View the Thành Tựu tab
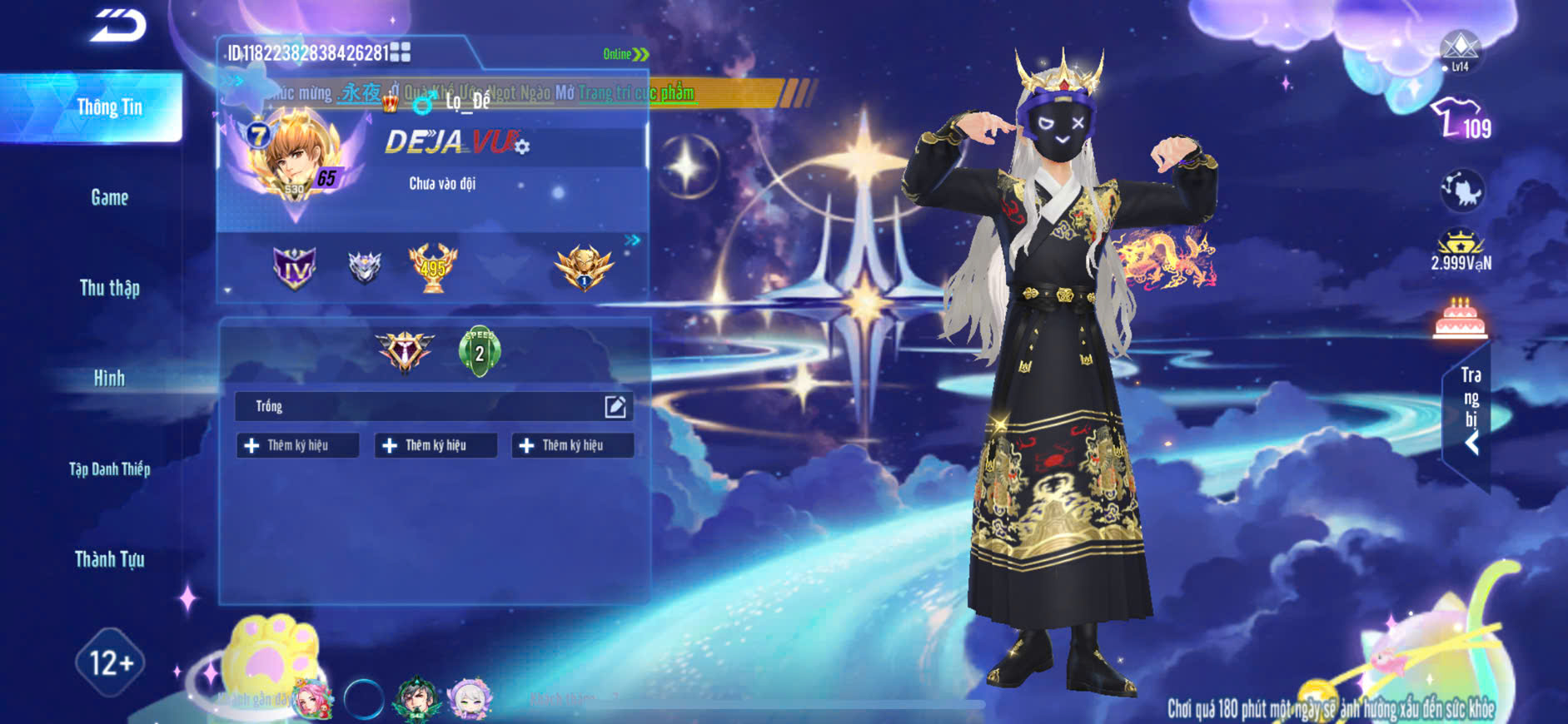1568x724 pixels. 109,559
